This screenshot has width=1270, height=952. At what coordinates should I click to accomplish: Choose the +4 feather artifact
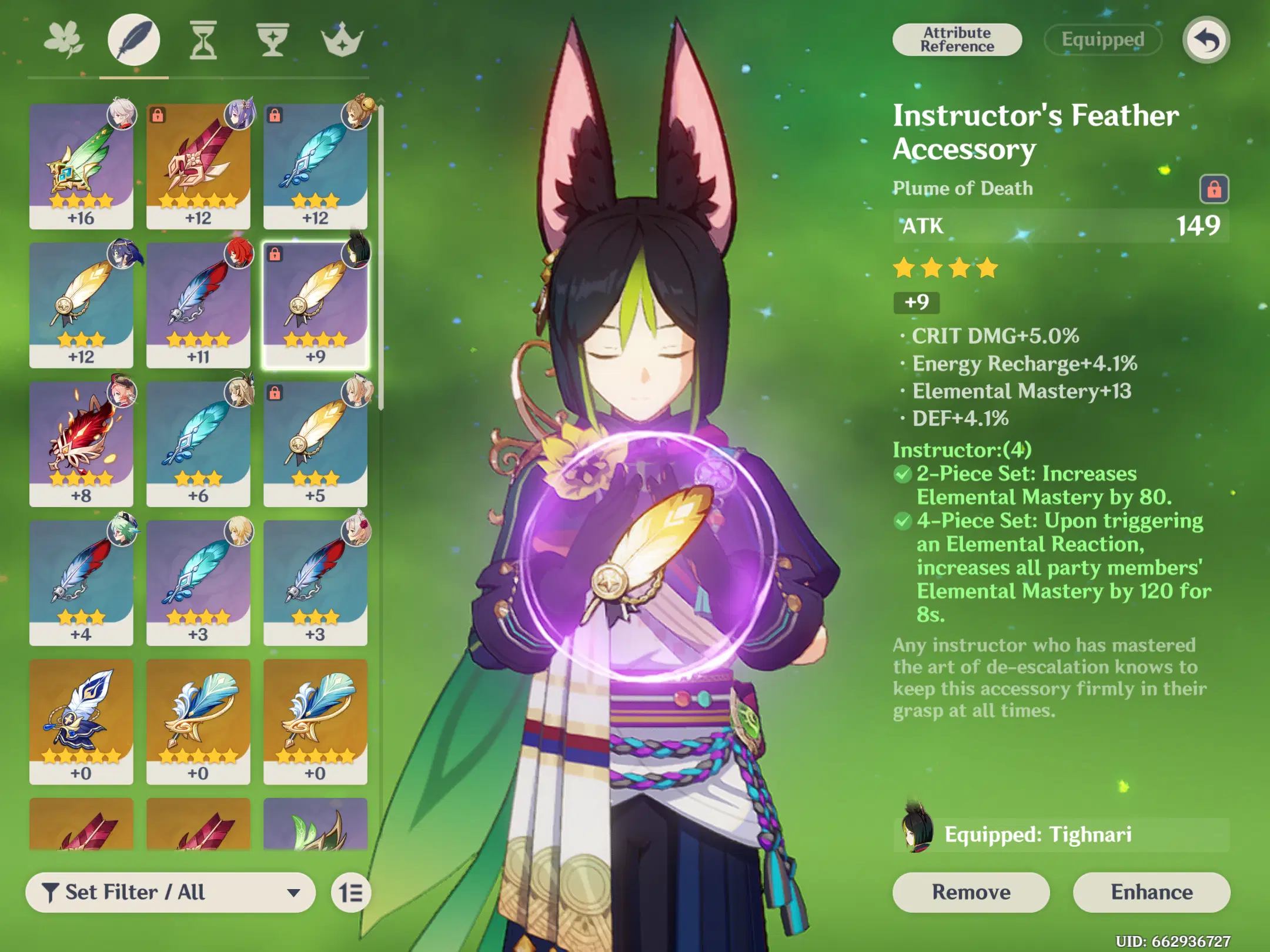click(x=81, y=582)
